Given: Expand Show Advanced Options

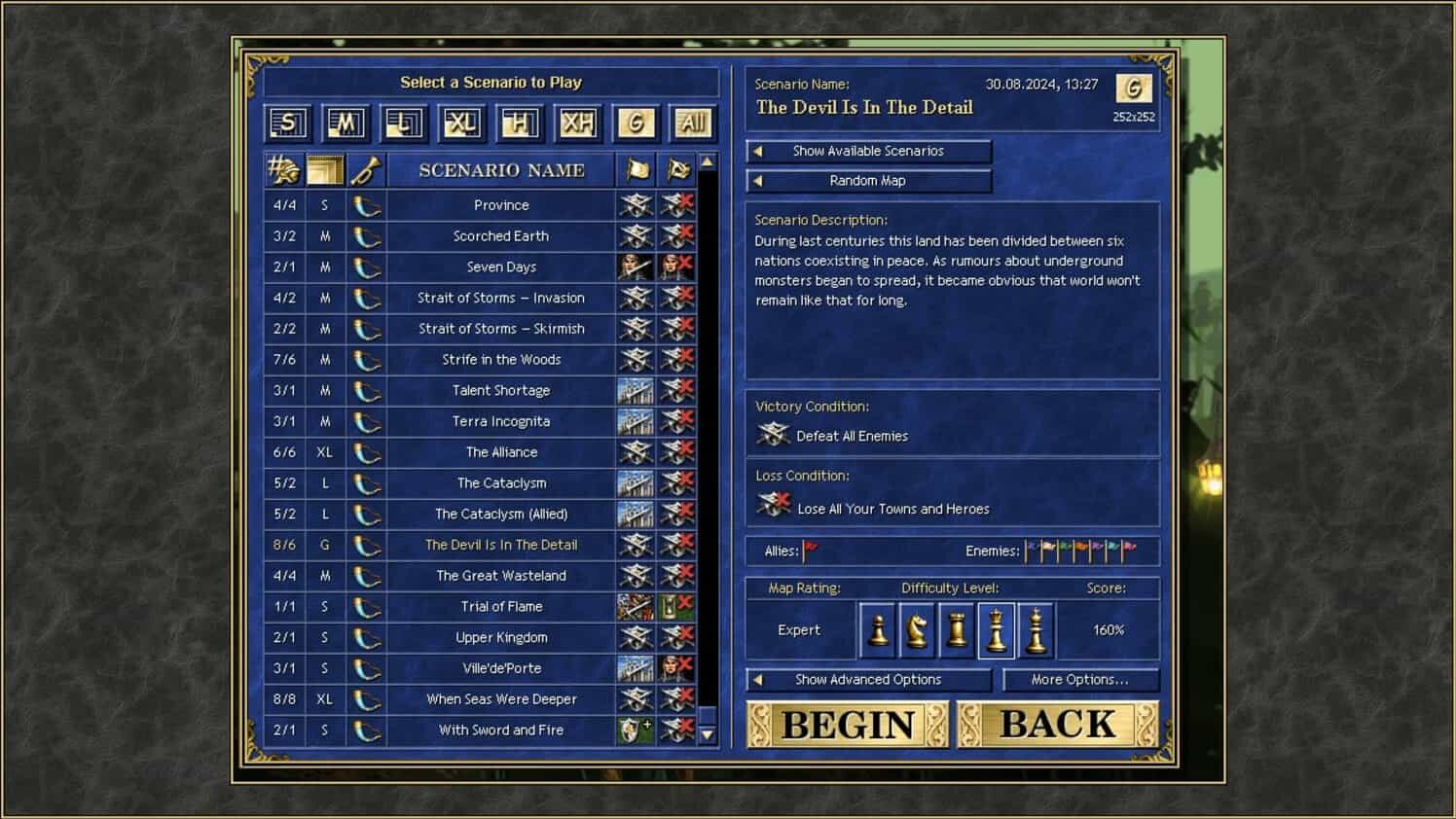Looking at the screenshot, I should point(868,679).
